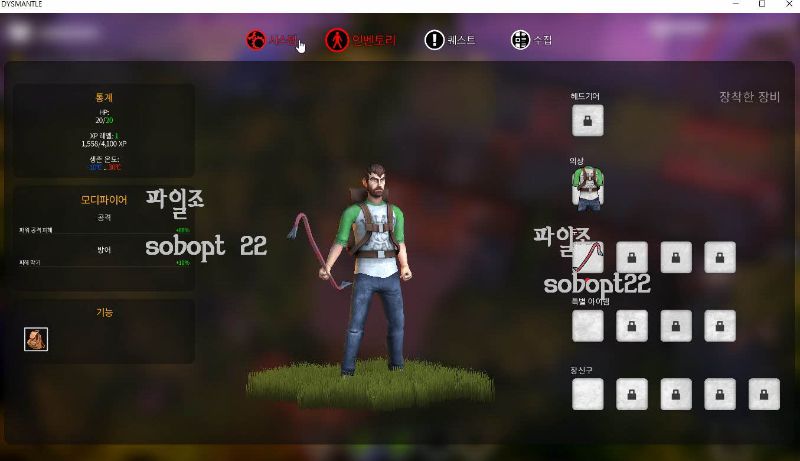This screenshot has height=461, width=800.
Task: Show the 수집 (Collection) tab
Action: point(531,40)
